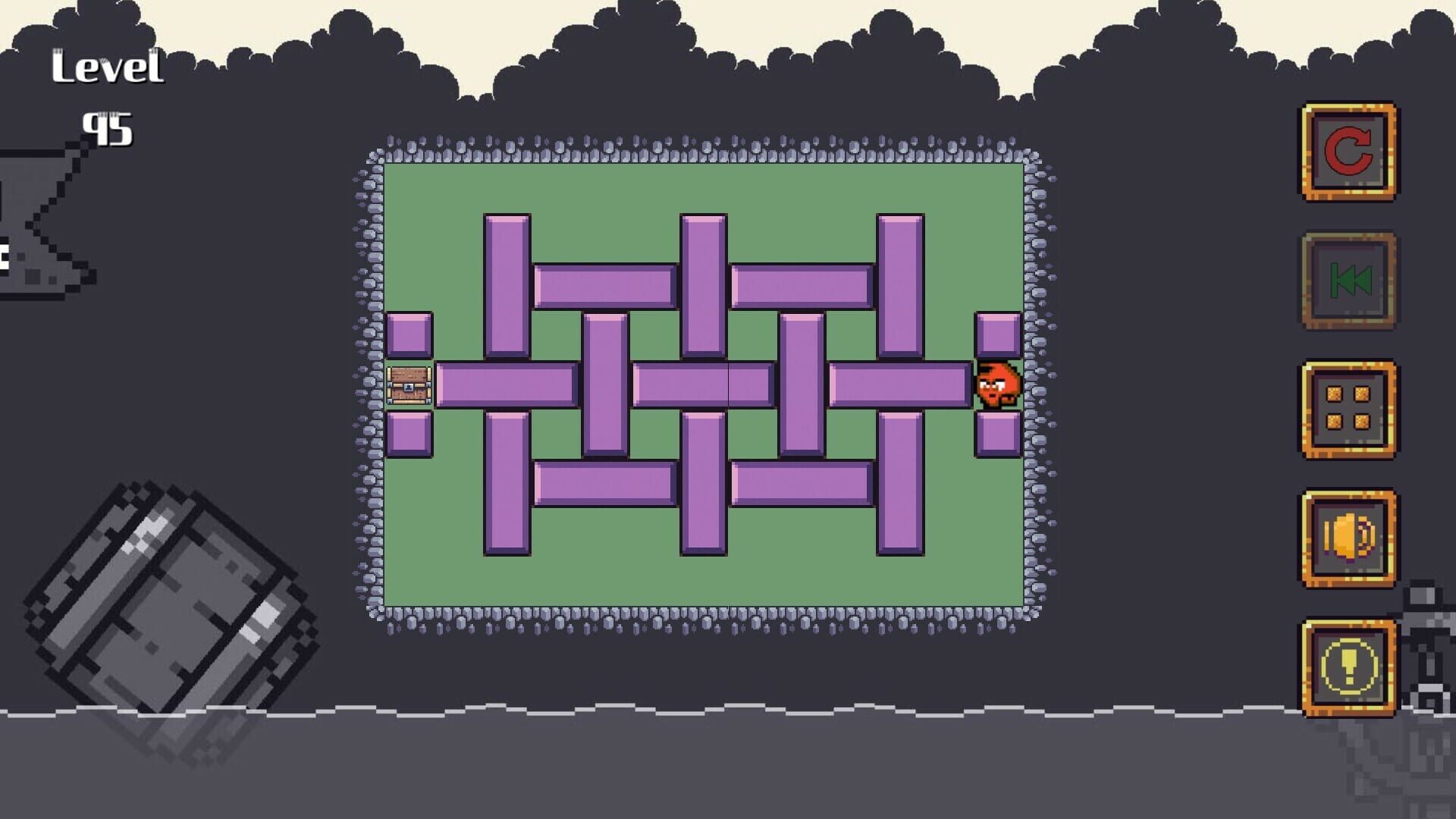Click the wooden treasure chest

407,387
